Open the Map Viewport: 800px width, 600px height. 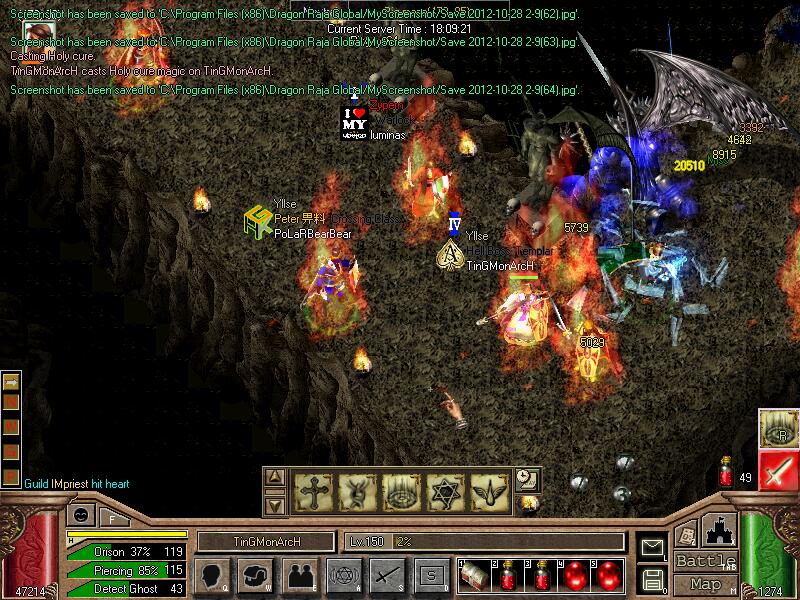coord(705,584)
